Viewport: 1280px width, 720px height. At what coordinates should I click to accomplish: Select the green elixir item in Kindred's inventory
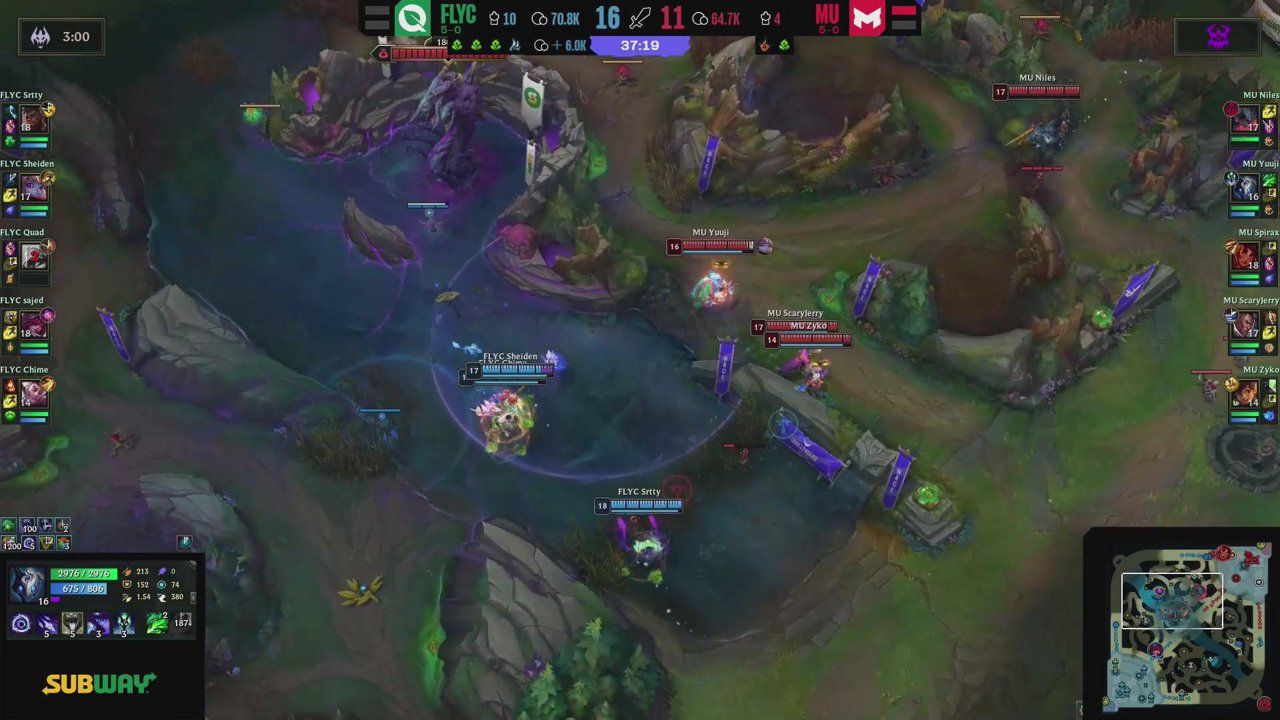click(154, 622)
